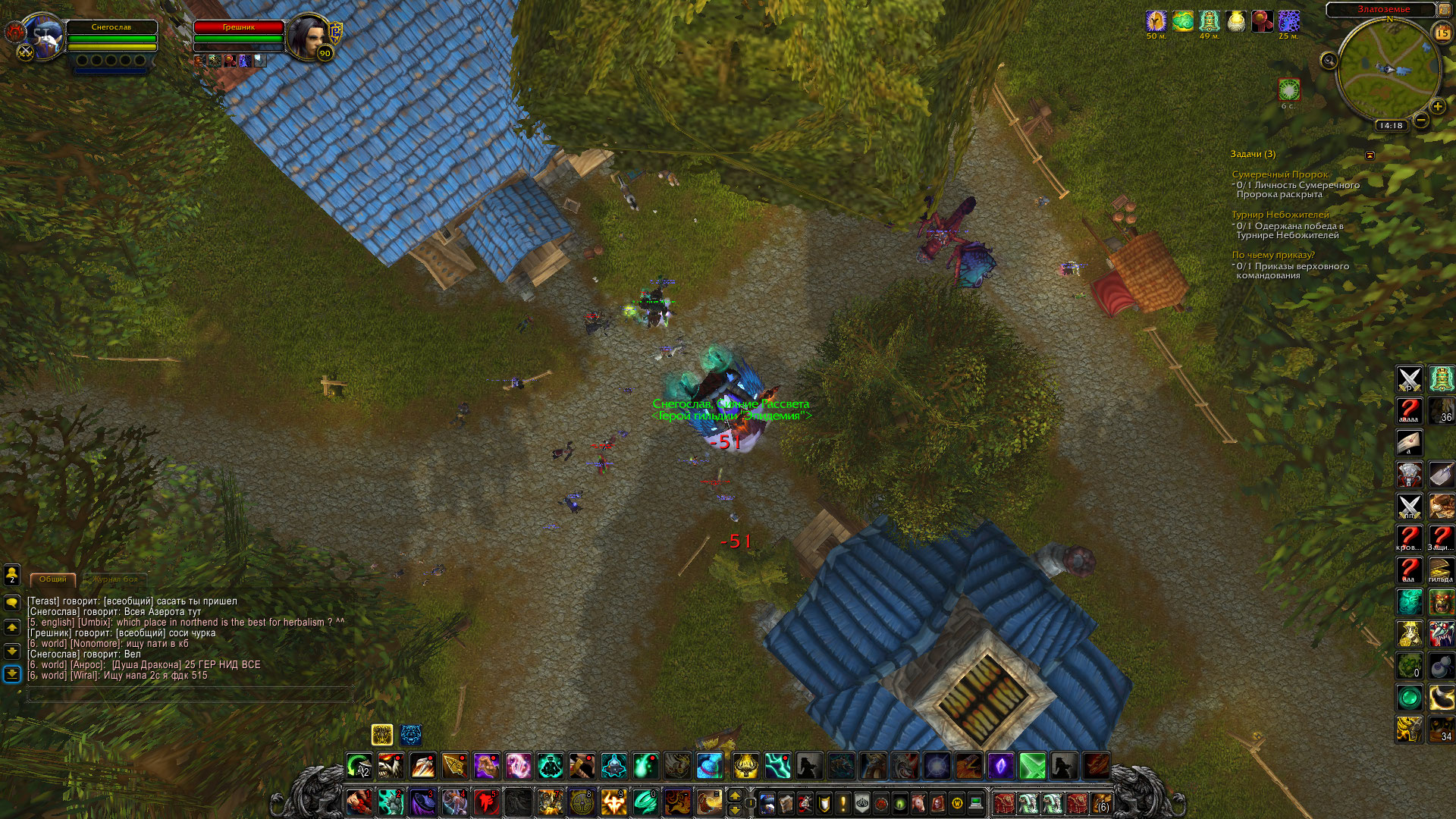Use the numbered slot 1 ability
This screenshot has height=819, width=1456.
[x=359, y=801]
